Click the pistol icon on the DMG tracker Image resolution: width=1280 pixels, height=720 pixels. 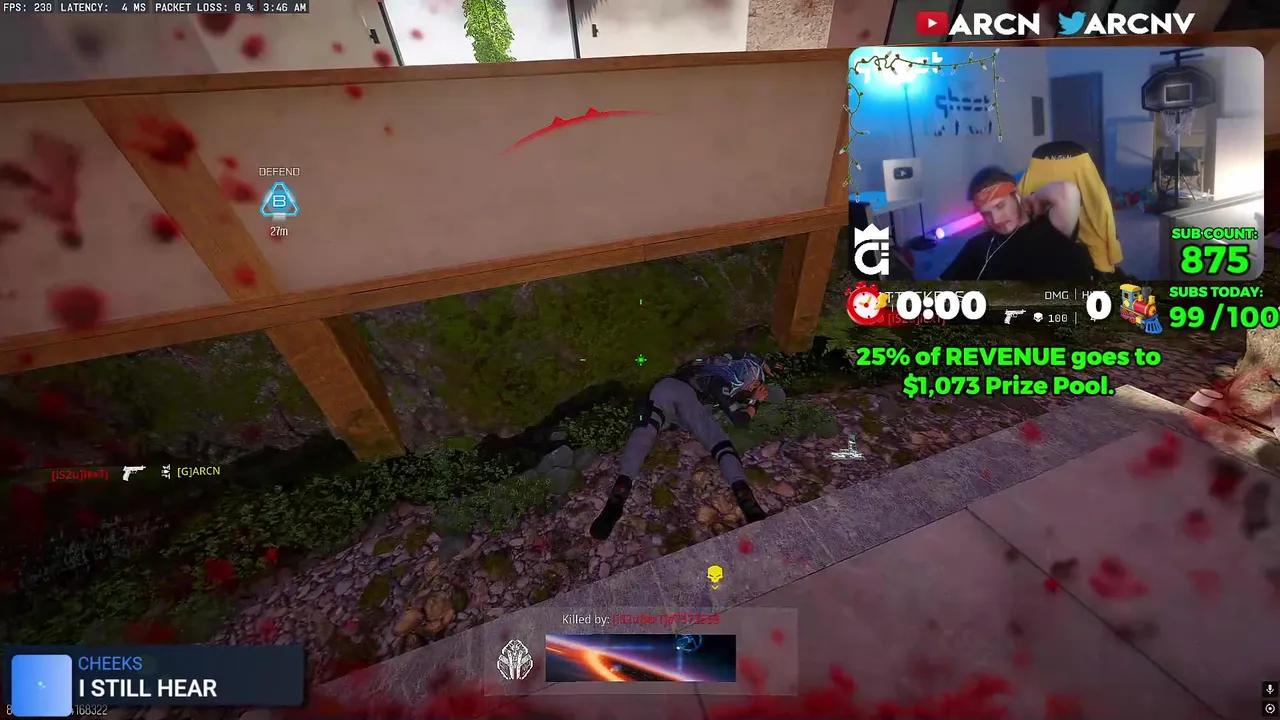1013,316
